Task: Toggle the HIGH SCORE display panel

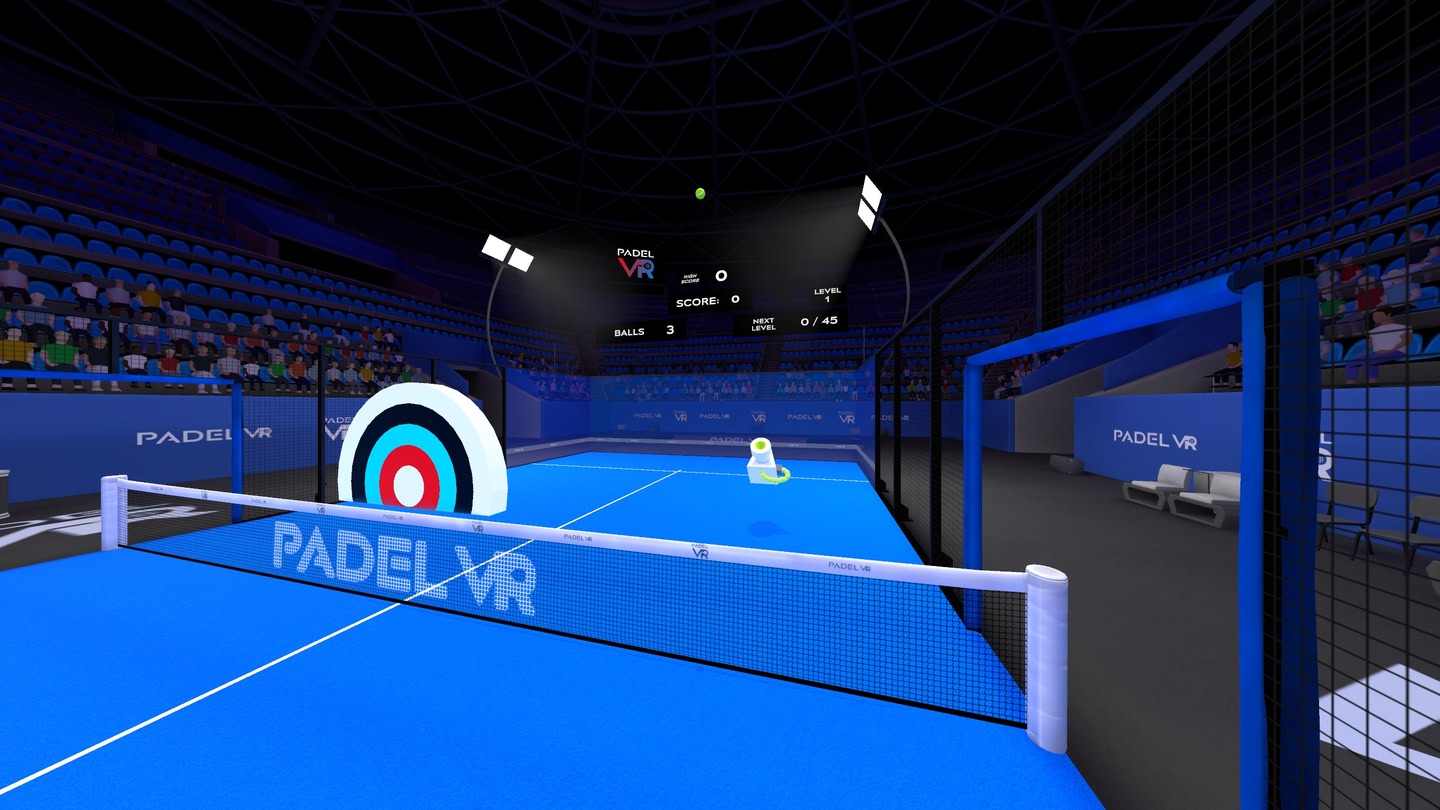Action: pos(705,276)
